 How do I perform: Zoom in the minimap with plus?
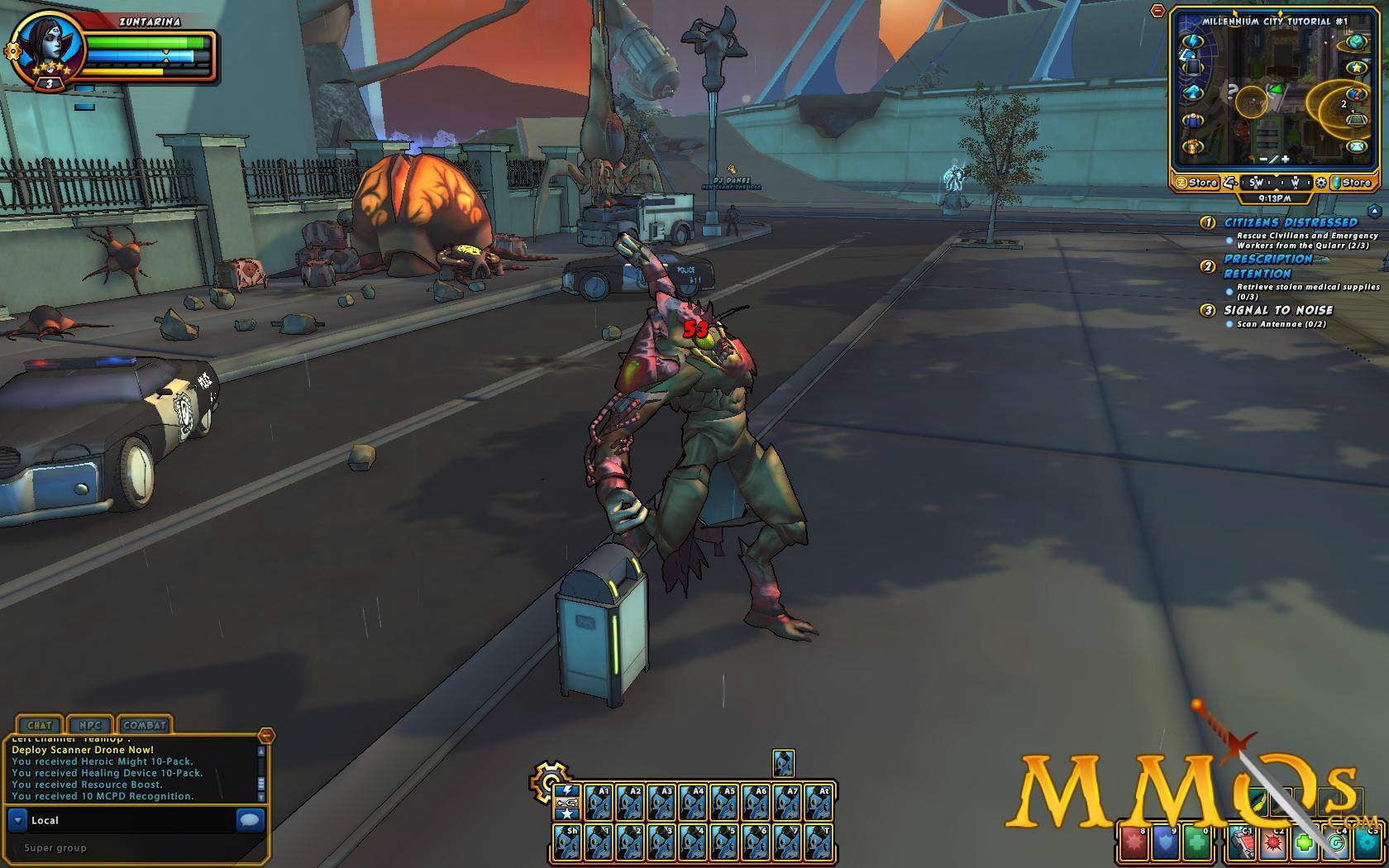pyautogui.click(x=1285, y=159)
